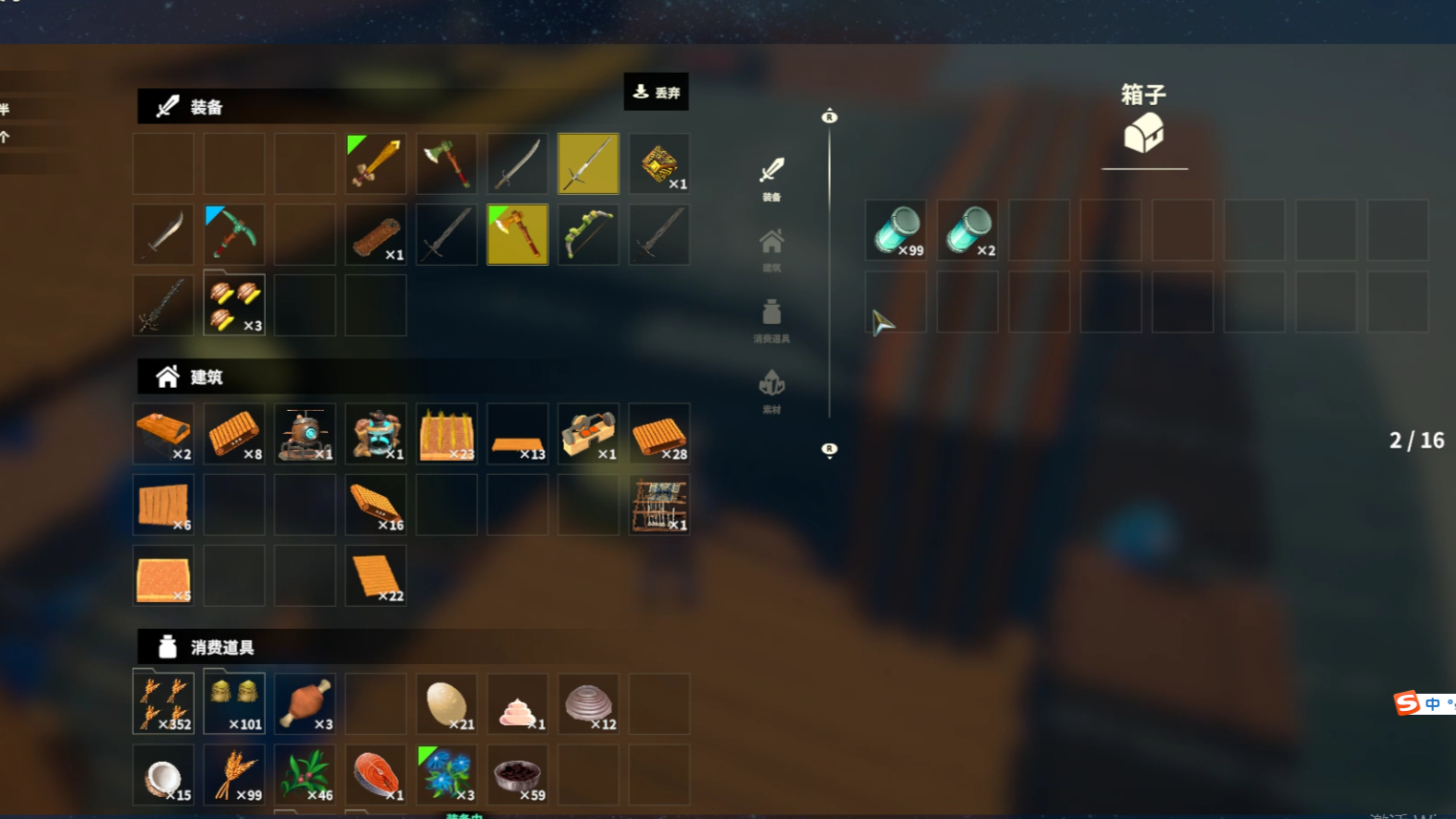Image resolution: width=1456 pixels, height=819 pixels.
Task: Select the roasted meat leg x3
Action: click(x=305, y=704)
